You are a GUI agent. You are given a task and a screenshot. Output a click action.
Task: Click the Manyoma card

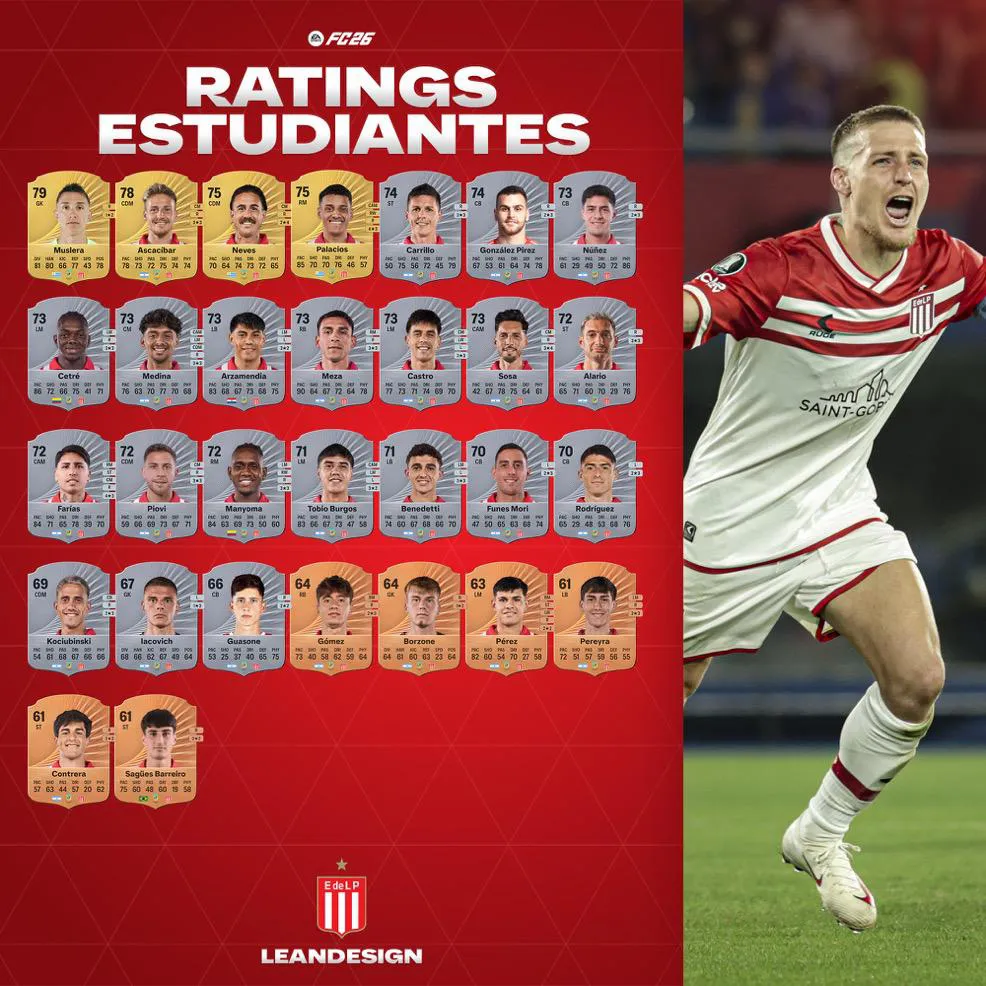point(243,486)
